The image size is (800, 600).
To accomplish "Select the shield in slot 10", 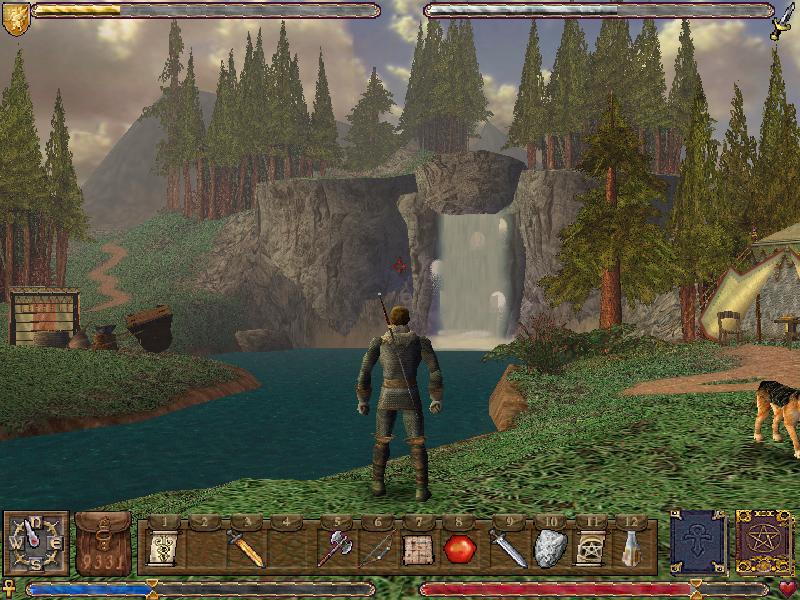I will point(549,548).
